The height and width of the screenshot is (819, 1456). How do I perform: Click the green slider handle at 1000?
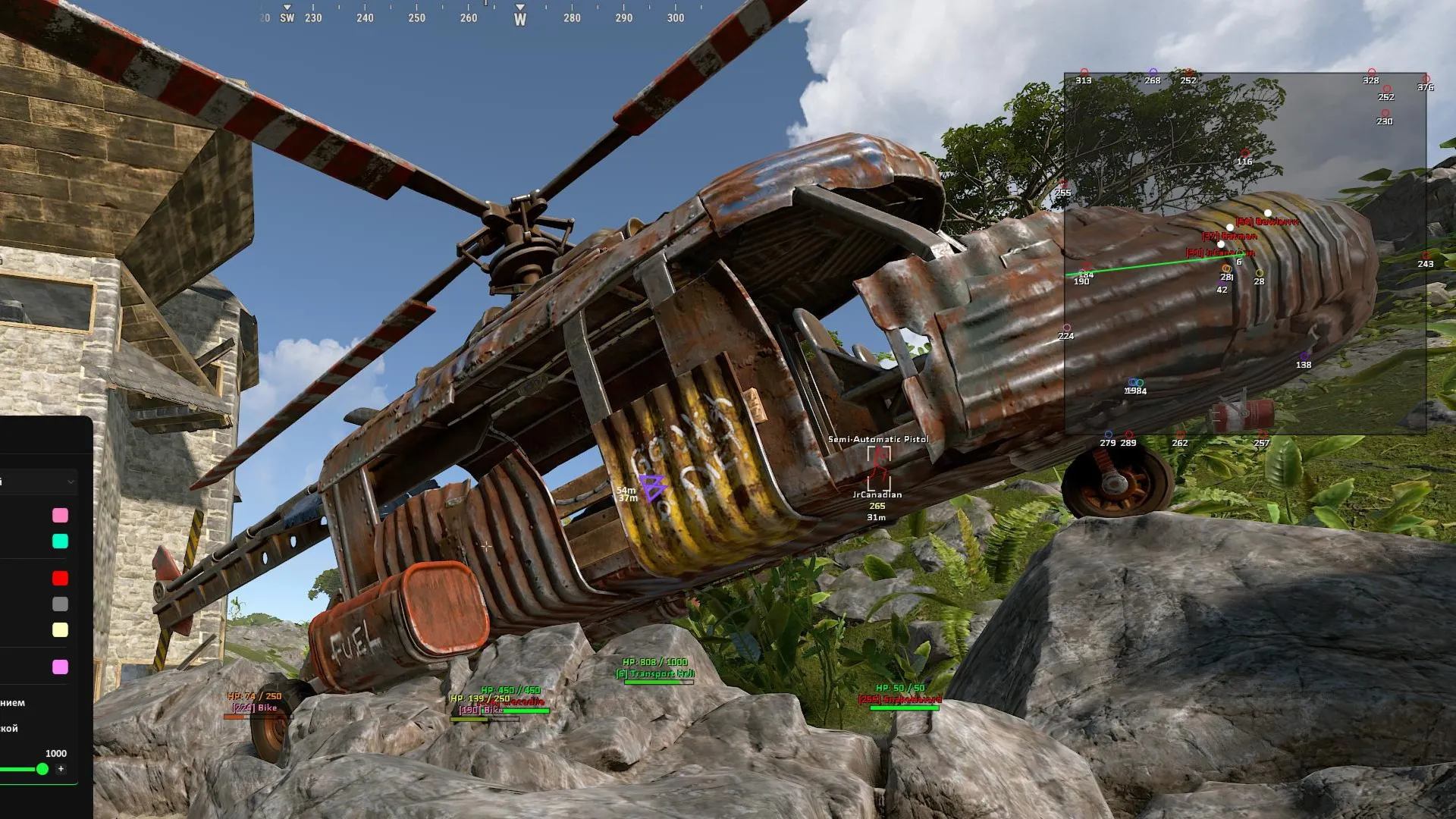tap(42, 769)
